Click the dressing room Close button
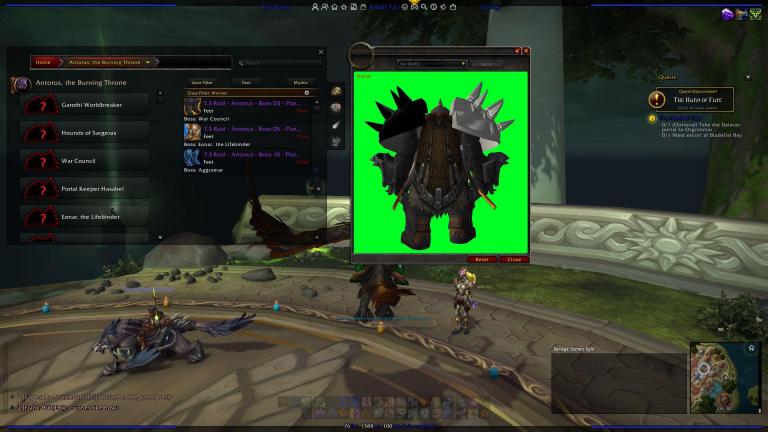 [514, 259]
